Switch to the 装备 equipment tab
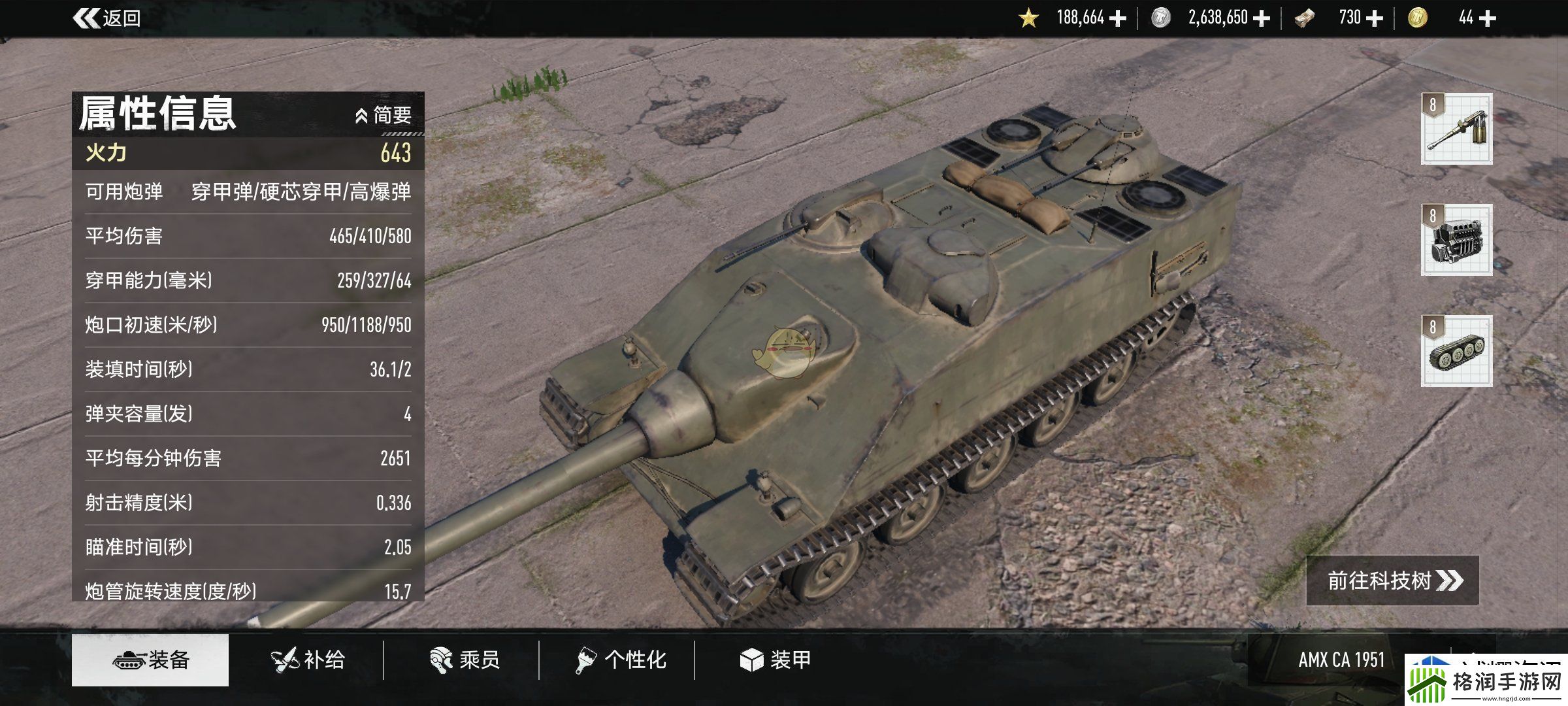 pos(150,660)
